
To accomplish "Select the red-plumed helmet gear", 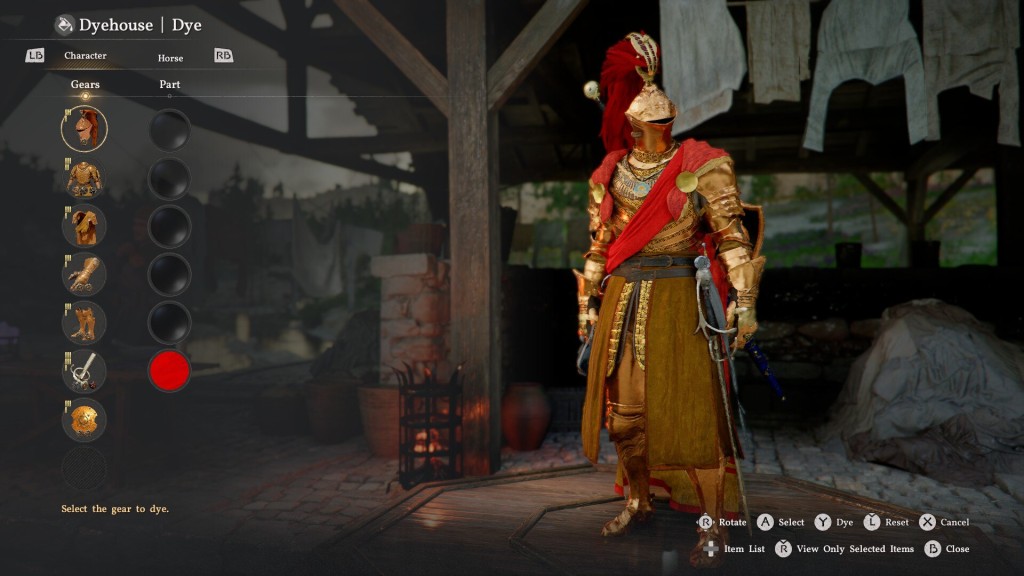I will [84, 129].
